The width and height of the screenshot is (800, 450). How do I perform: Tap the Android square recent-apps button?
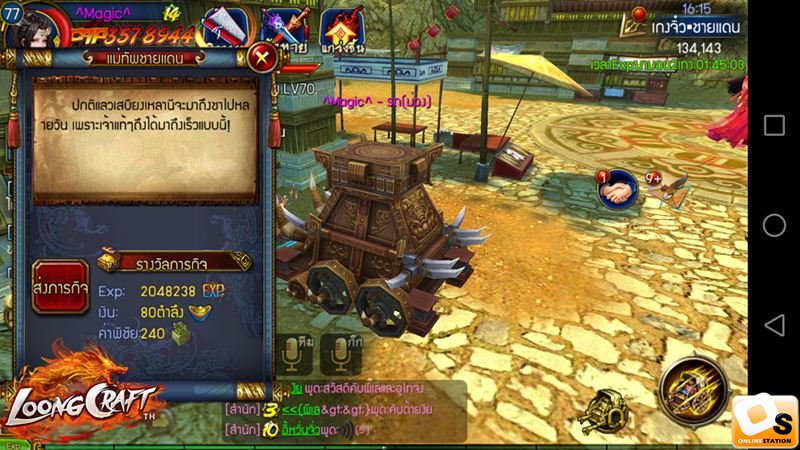tap(774, 125)
